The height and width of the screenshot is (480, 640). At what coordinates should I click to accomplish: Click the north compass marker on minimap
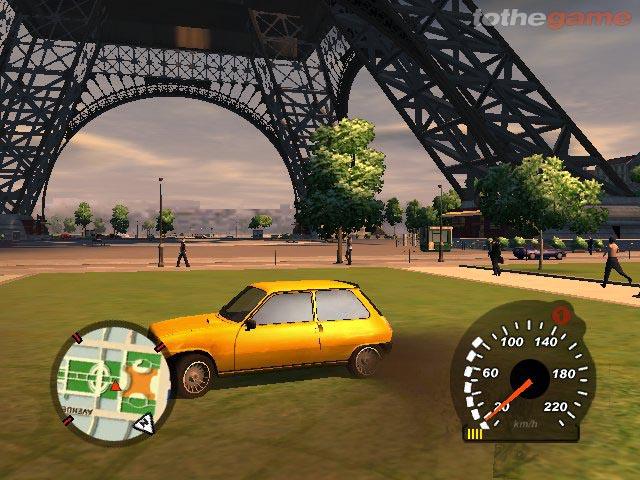point(144,425)
